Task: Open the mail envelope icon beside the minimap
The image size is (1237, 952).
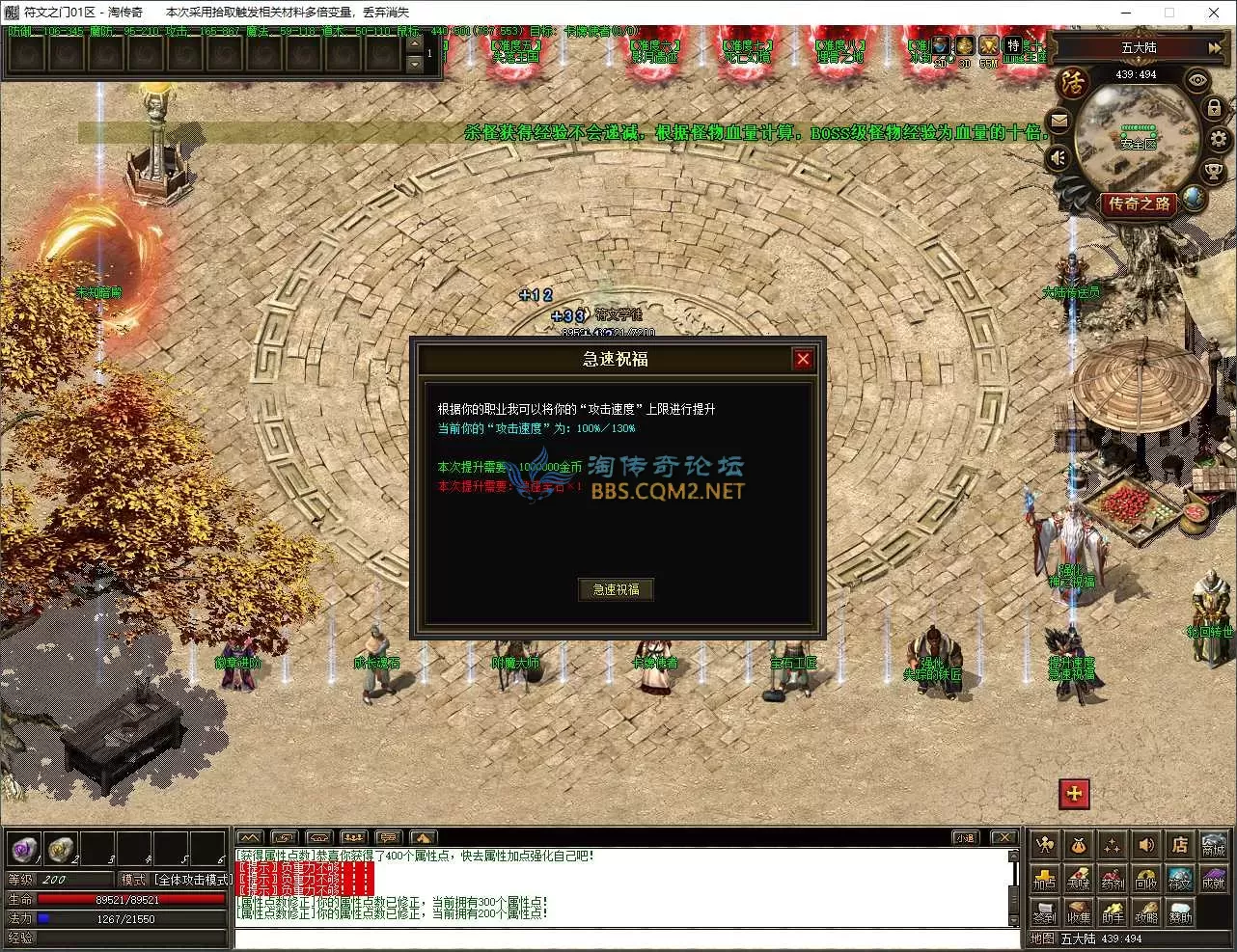Action: click(x=1059, y=120)
